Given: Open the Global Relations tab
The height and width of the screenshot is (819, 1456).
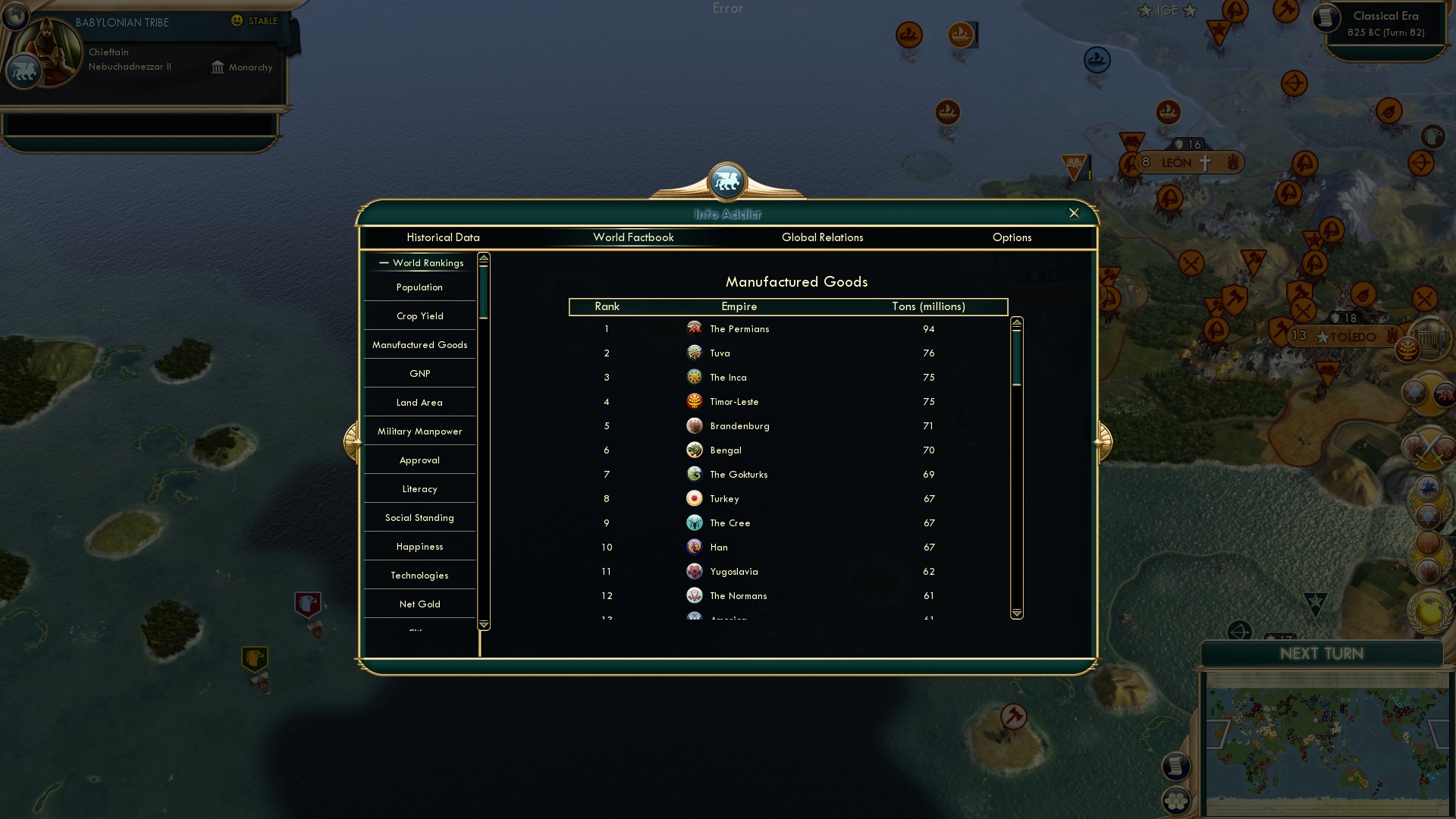Looking at the screenshot, I should [824, 237].
